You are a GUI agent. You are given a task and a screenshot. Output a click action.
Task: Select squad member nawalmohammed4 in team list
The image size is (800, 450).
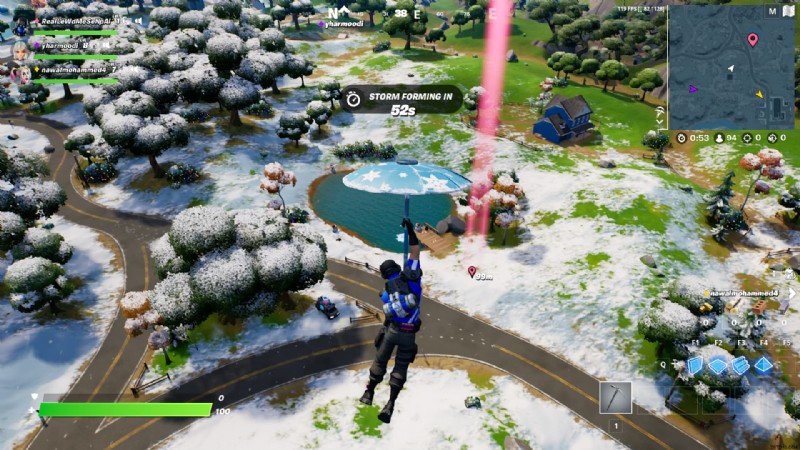coord(68,70)
